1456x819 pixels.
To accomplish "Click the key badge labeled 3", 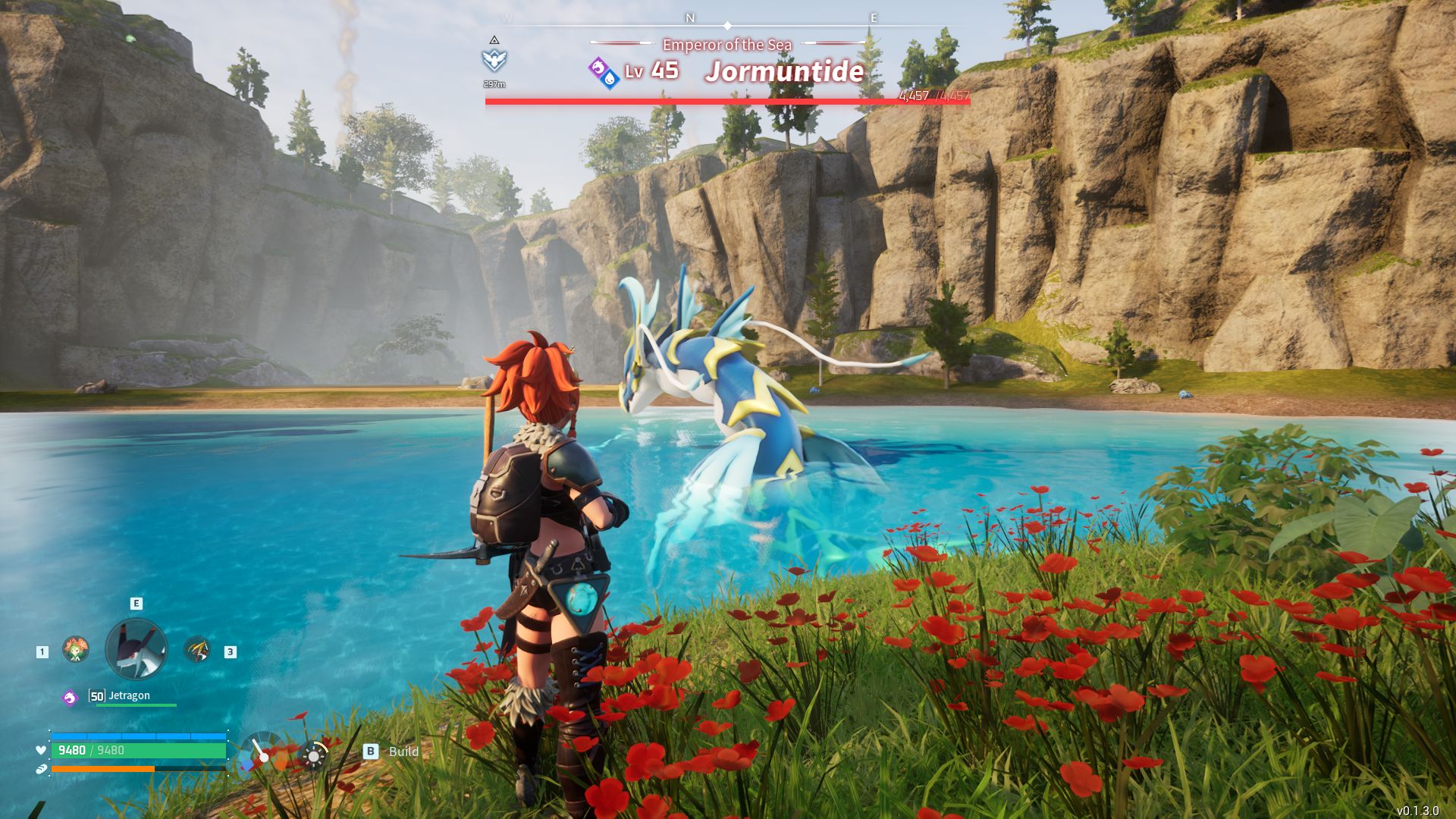I will [230, 651].
